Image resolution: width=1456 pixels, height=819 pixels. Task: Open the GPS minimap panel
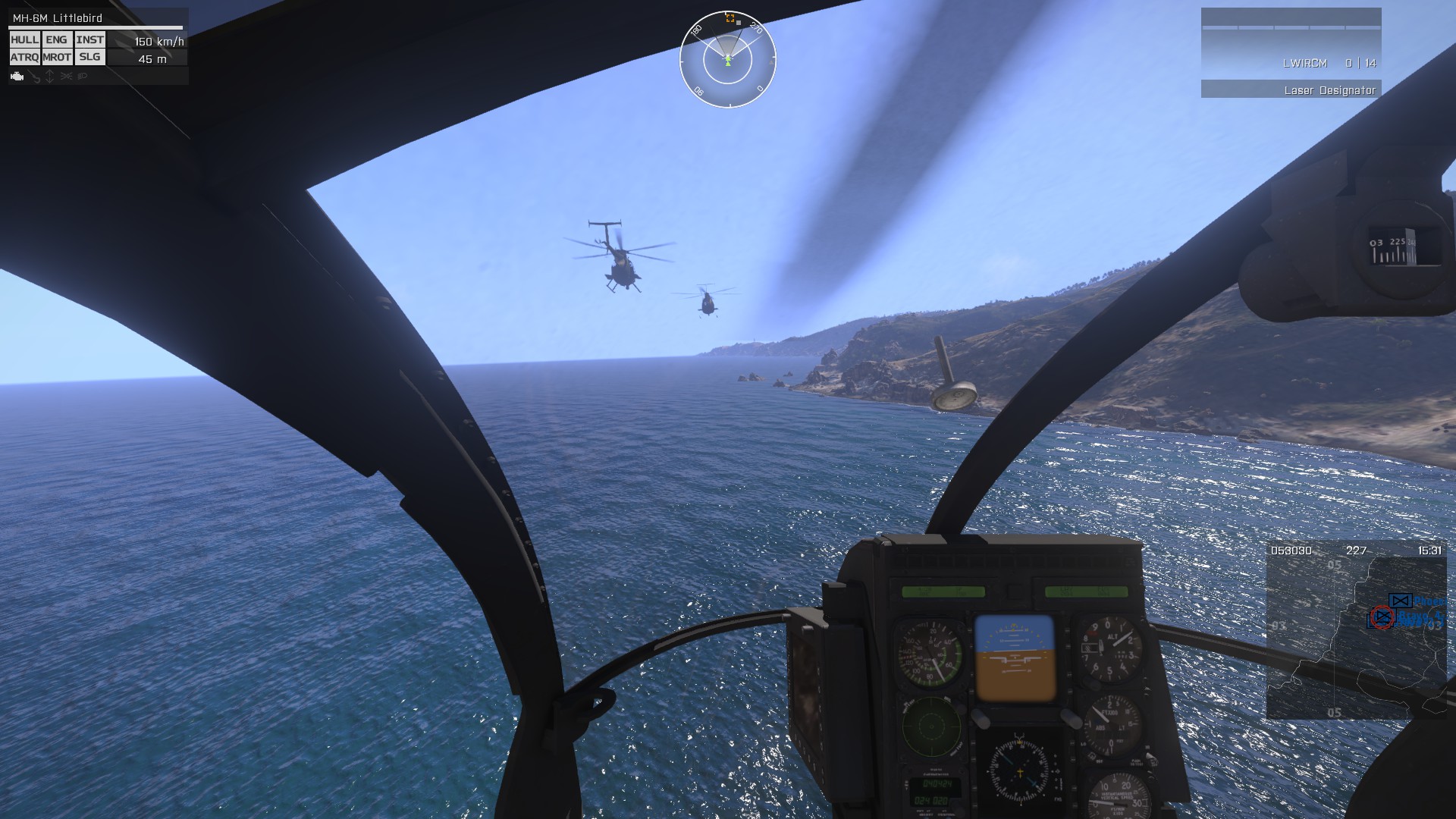click(1356, 631)
